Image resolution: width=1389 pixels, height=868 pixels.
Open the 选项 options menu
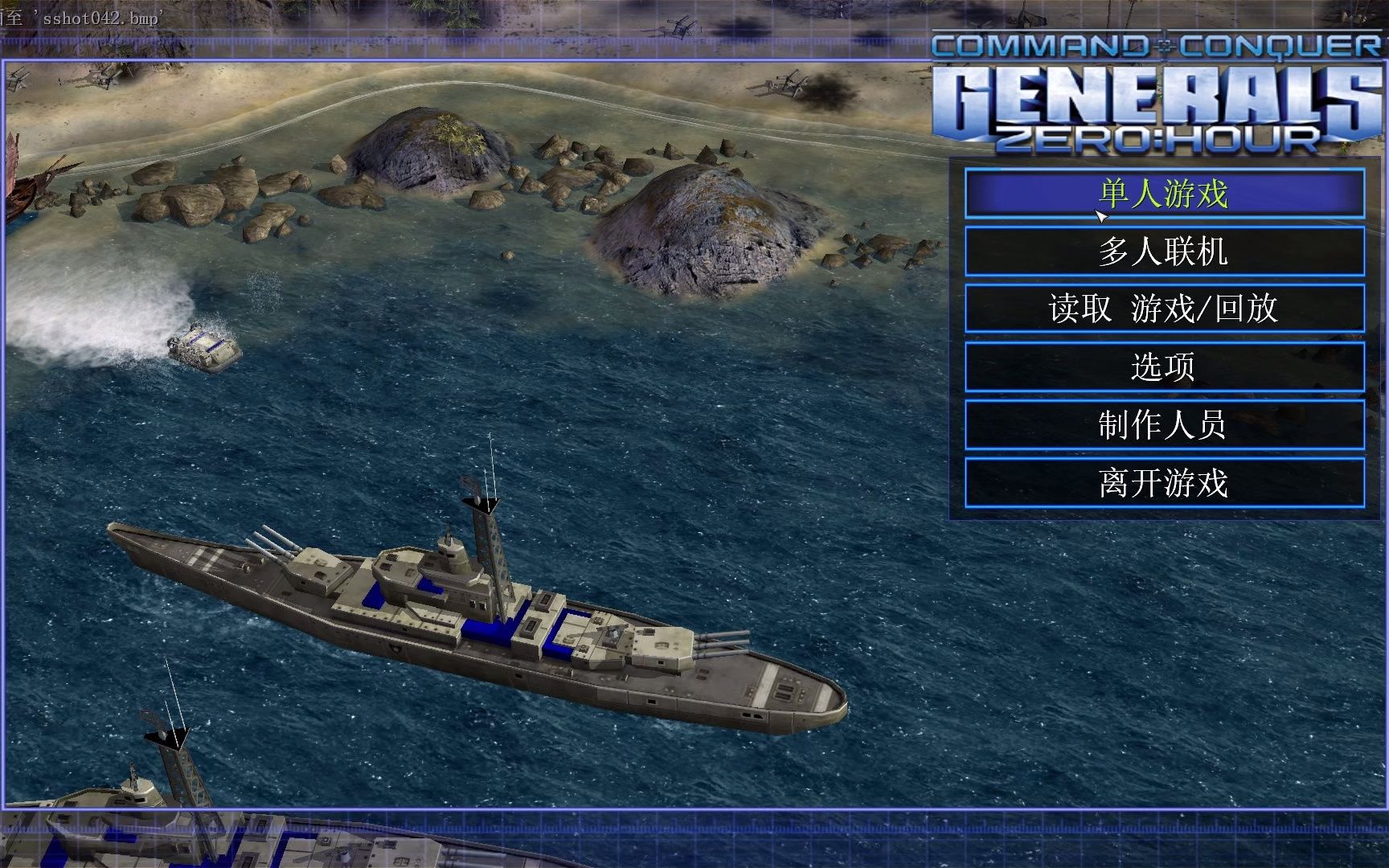1164,366
